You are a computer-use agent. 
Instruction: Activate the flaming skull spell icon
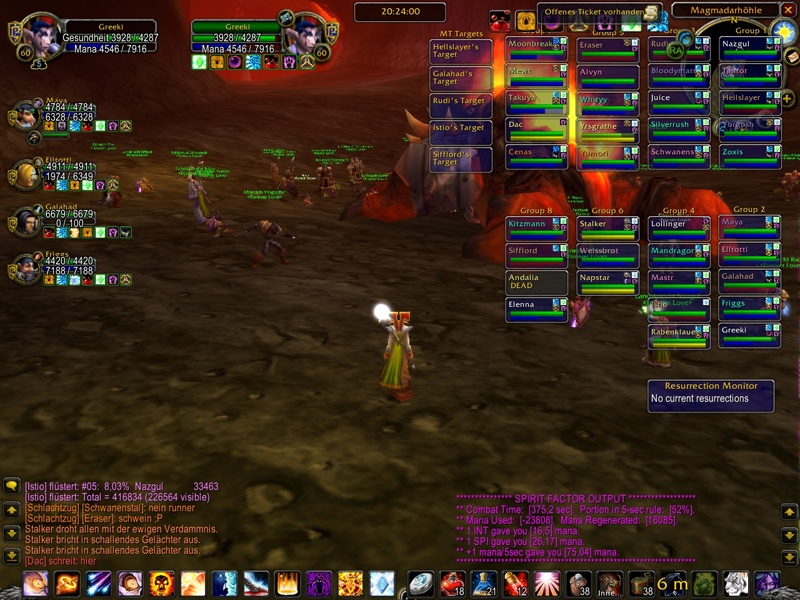click(162, 584)
